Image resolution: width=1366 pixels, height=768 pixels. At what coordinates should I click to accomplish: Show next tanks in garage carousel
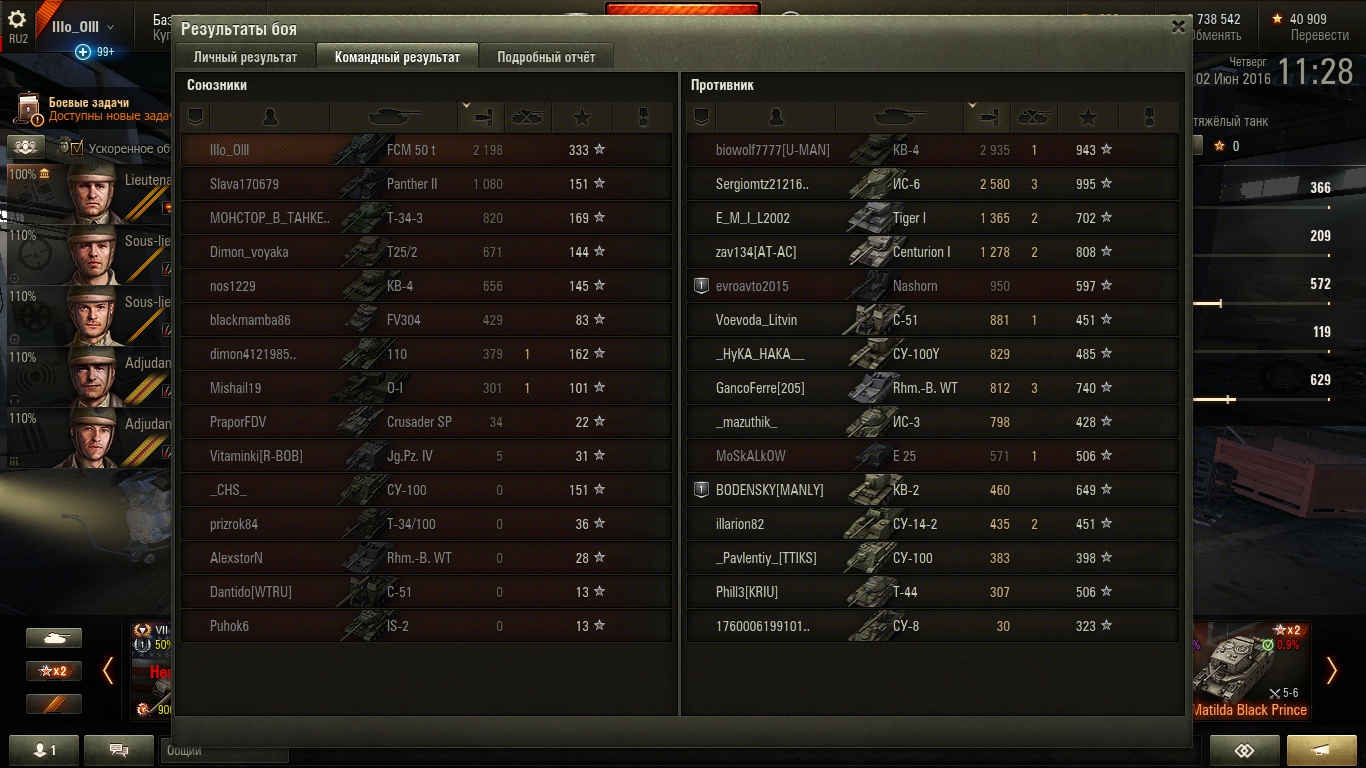1331,671
